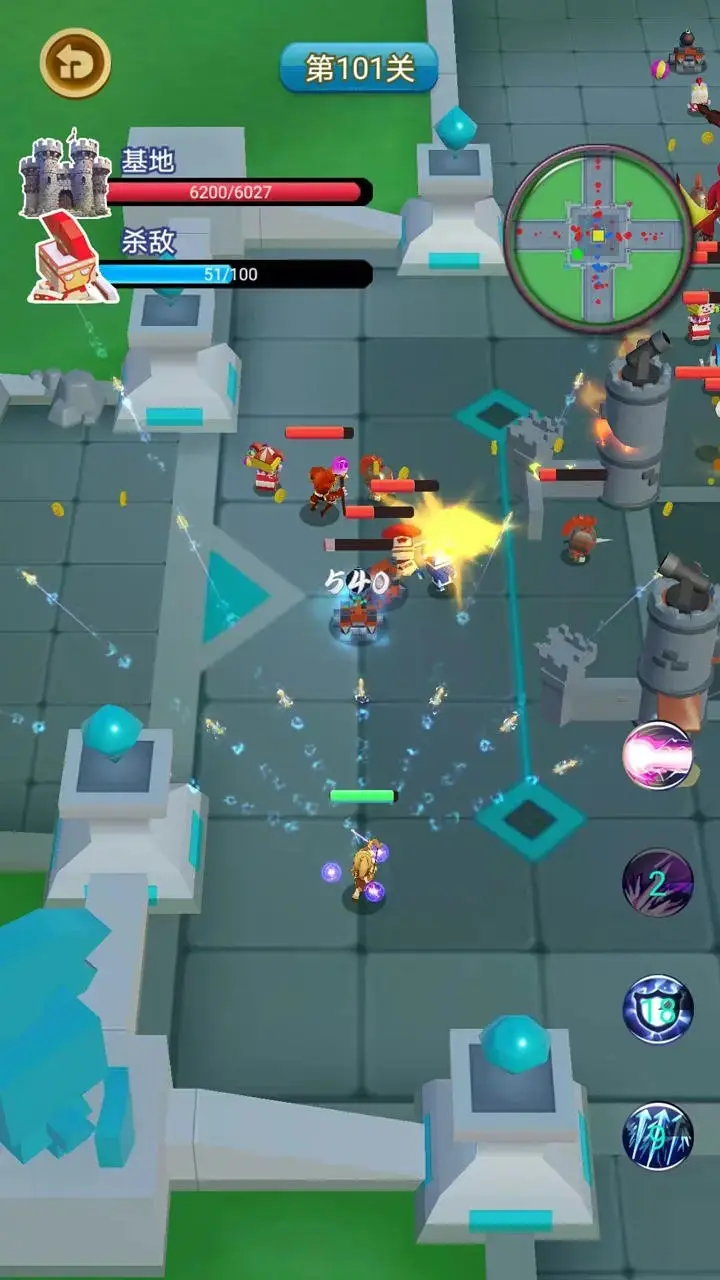Activate the pink lightning beam skill
This screenshot has width=720, height=1280.
pos(658,755)
